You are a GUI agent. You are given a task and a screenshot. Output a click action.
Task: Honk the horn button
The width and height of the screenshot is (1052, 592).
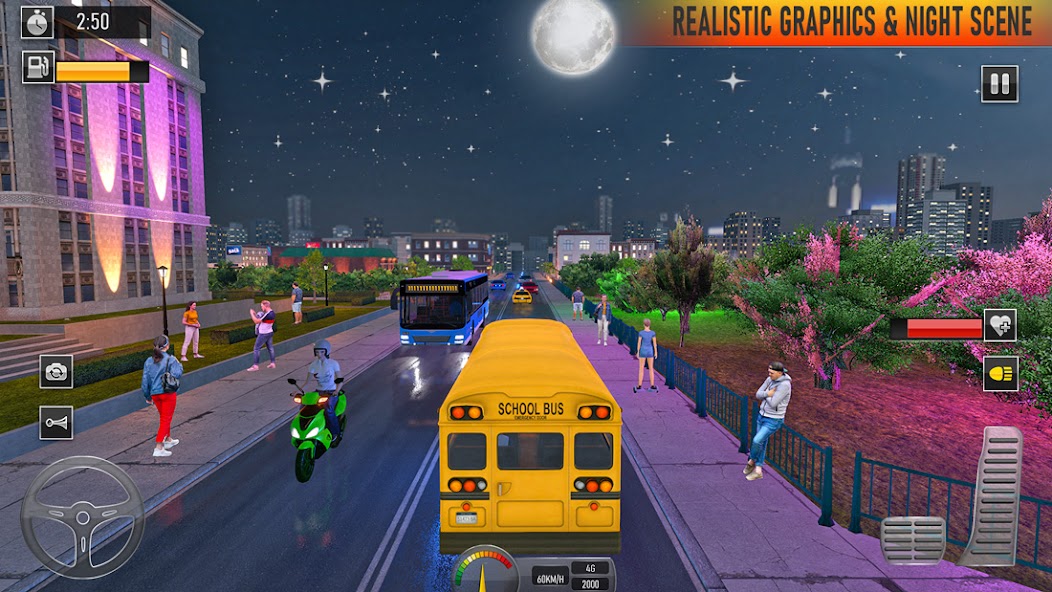56,422
